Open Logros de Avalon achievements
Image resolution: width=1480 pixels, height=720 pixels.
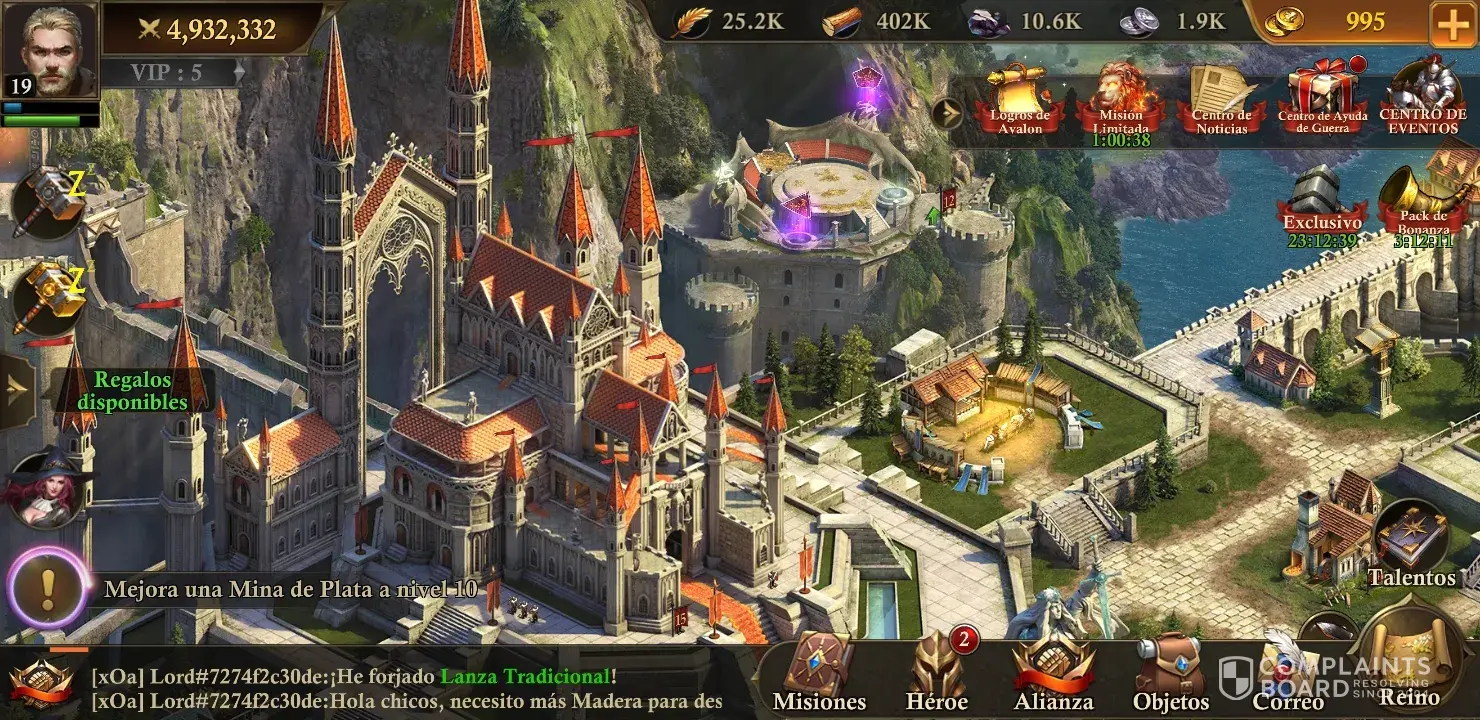[x=1020, y=102]
